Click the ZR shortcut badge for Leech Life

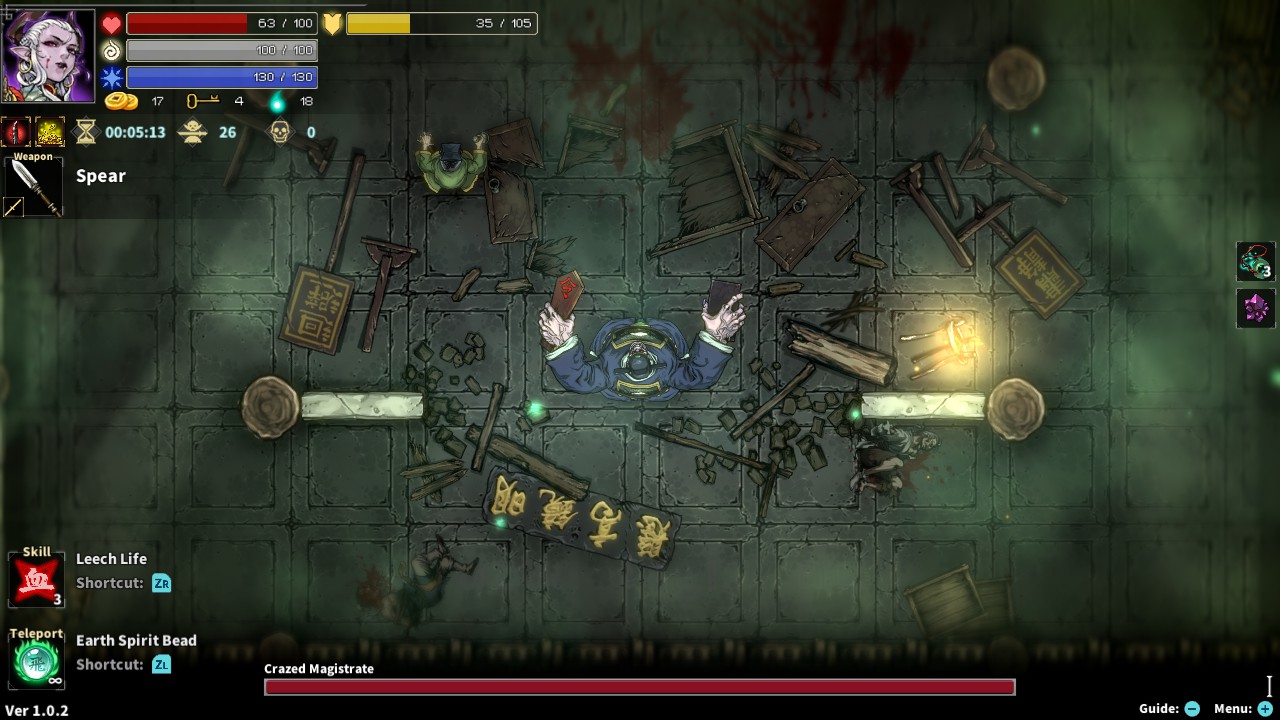(162, 583)
